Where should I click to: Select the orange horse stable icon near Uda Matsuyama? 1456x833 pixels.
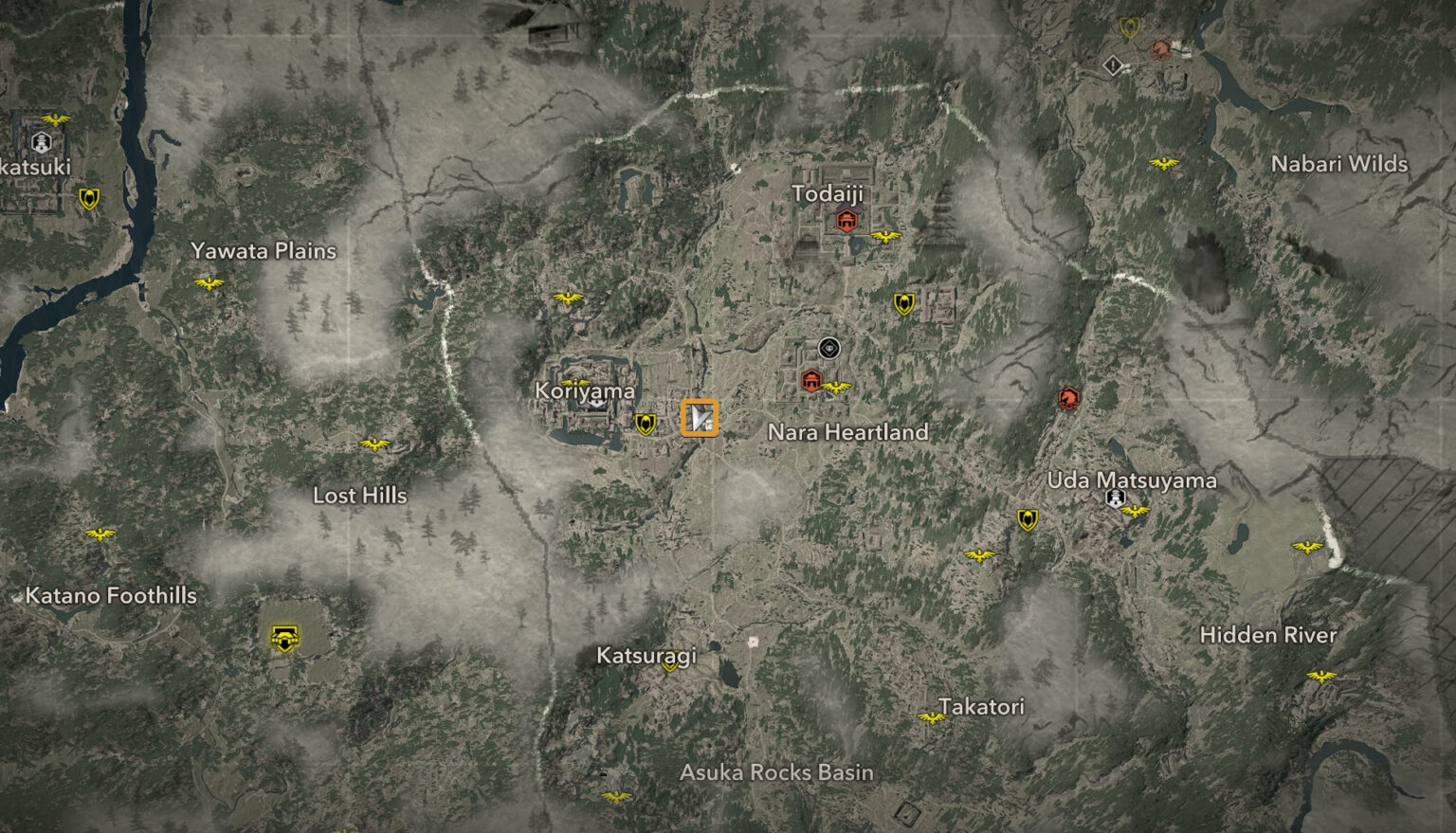1067,398
